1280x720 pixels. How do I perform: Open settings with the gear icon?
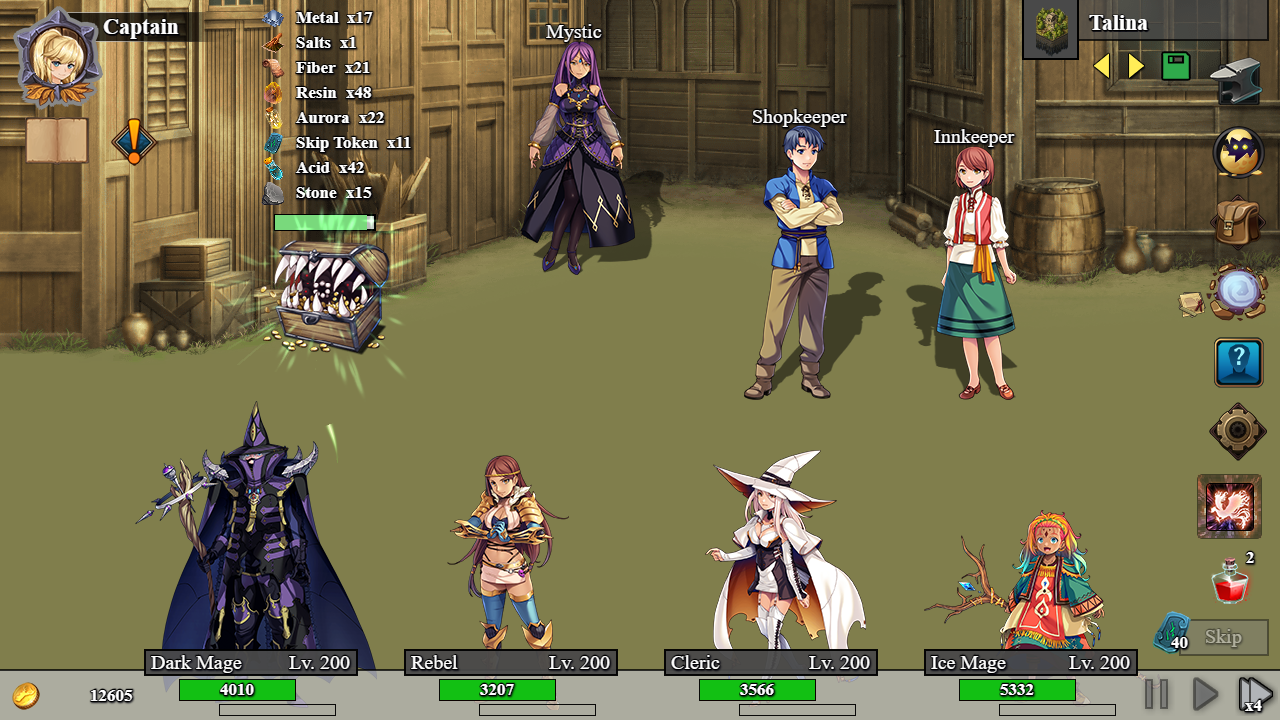point(1238,432)
